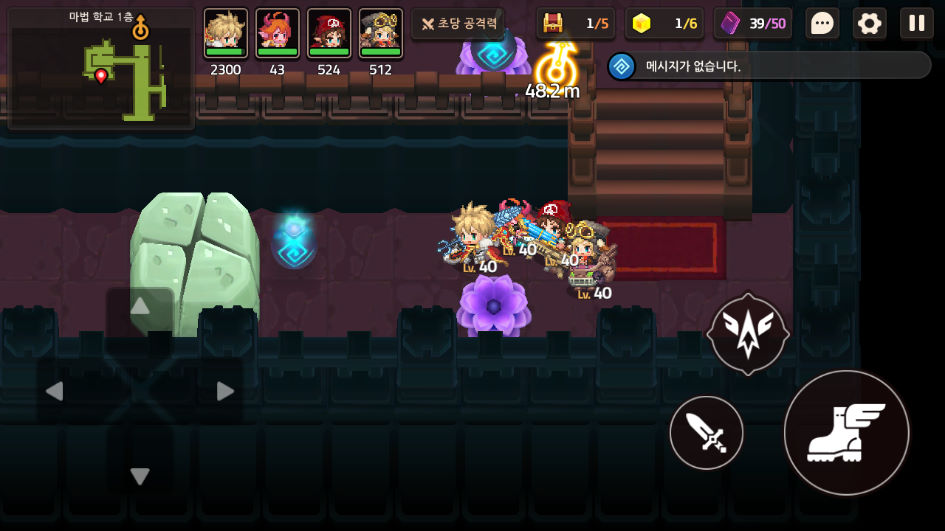Select the goggles-wearing hero portrait
945x531 pixels.
pos(381,34)
